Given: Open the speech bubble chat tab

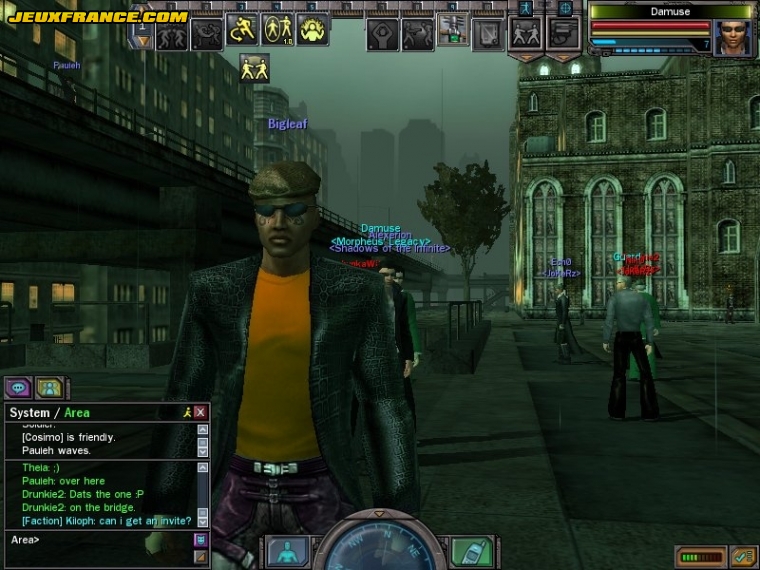Looking at the screenshot, I should point(18,388).
